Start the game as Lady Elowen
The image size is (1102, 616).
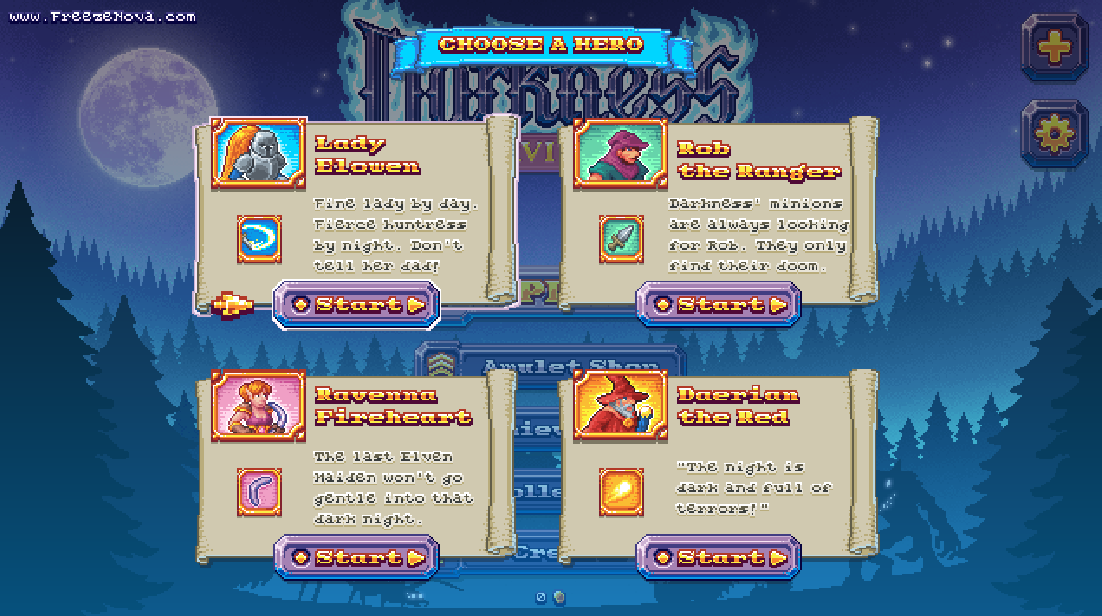pos(355,304)
